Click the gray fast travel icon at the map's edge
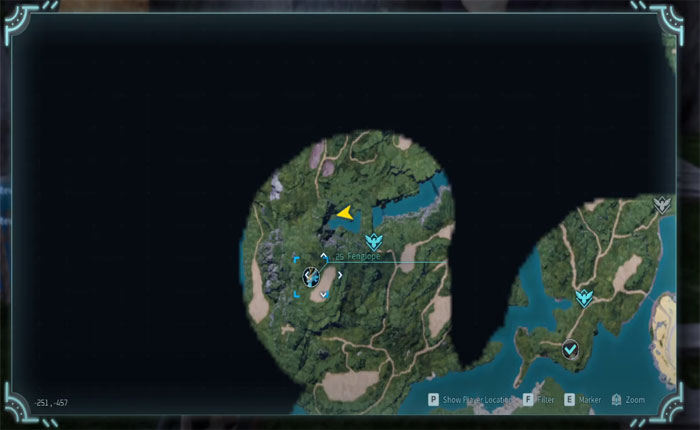700x430 pixels. pos(661,206)
